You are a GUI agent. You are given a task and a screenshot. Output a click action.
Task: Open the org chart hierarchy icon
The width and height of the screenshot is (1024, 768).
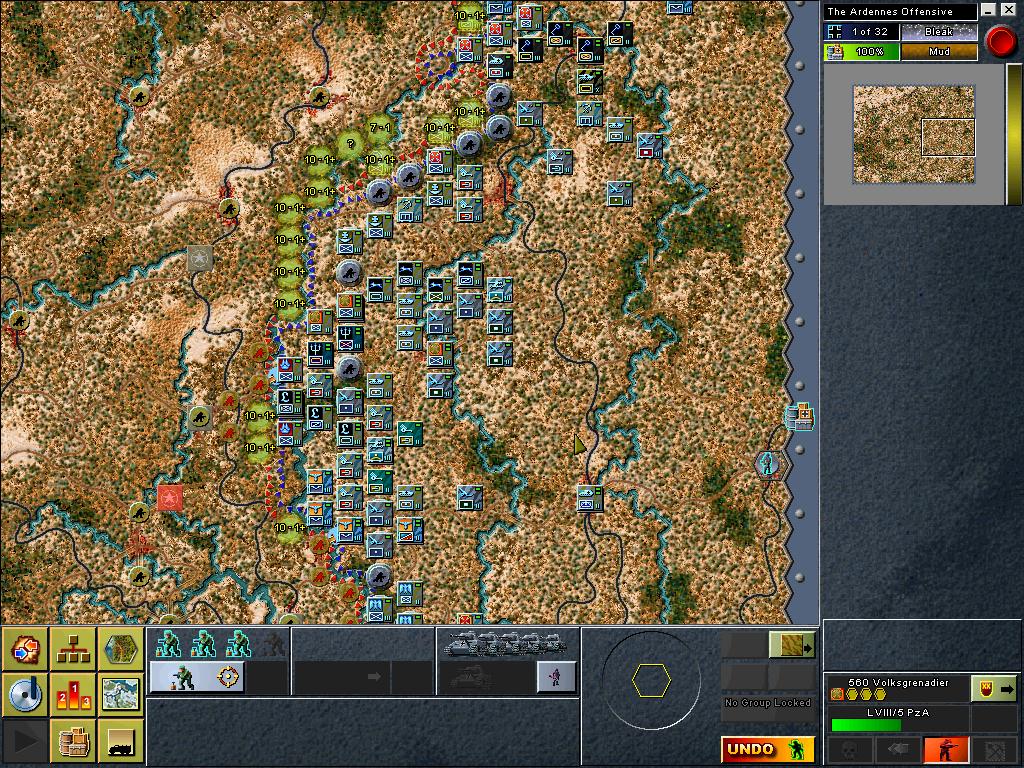(72, 649)
